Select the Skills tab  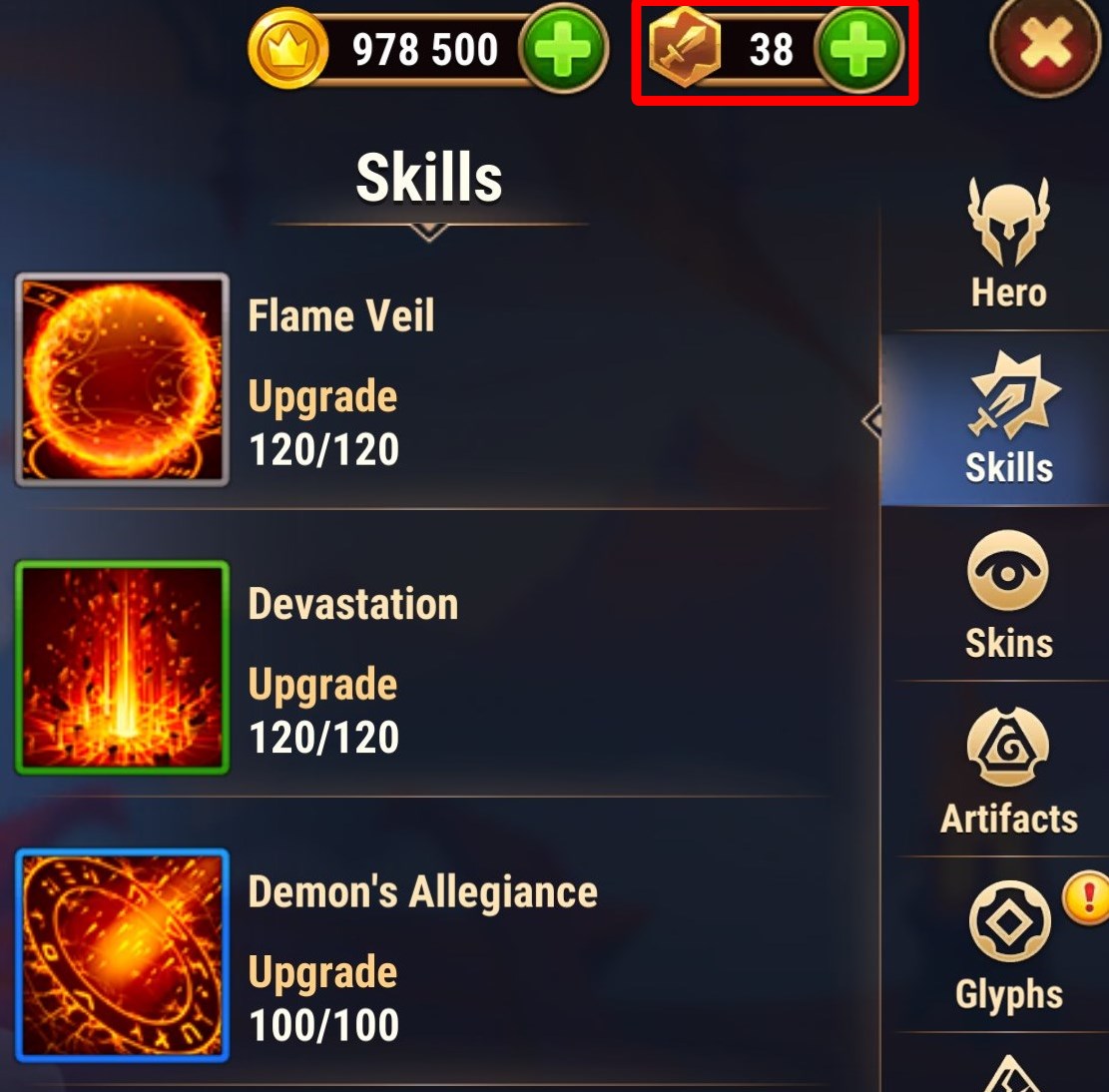click(1009, 420)
